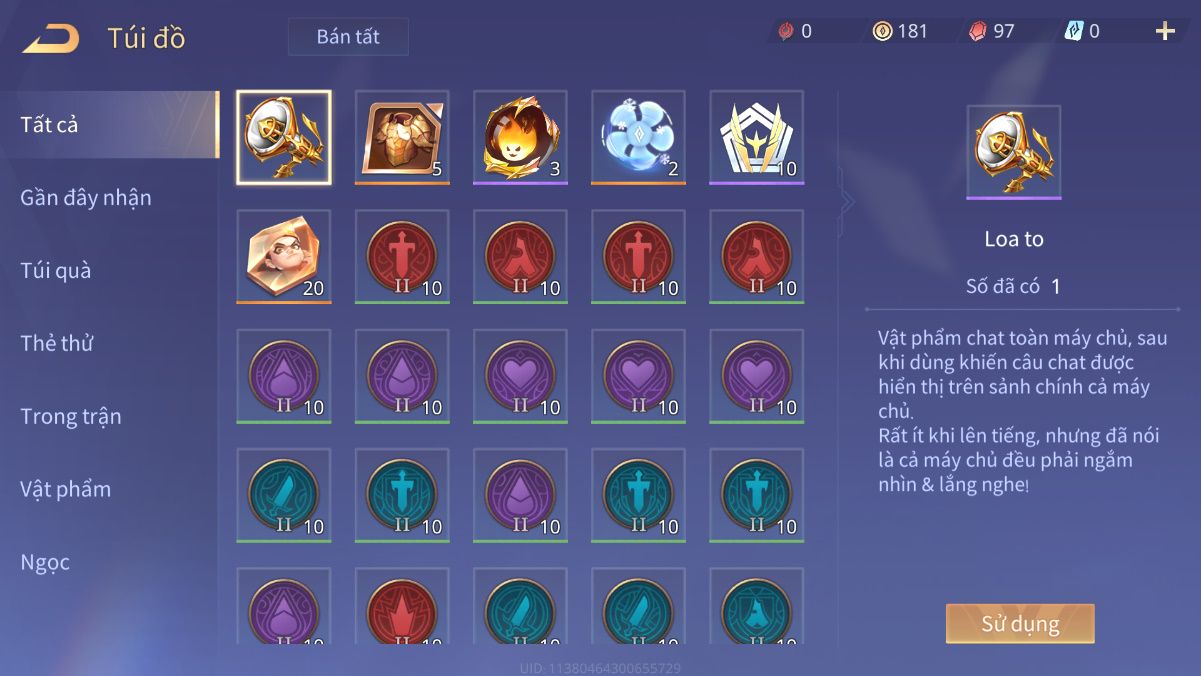This screenshot has width=1201, height=676.
Task: Choose the smiling fire spirit item
Action: [x=520, y=137]
